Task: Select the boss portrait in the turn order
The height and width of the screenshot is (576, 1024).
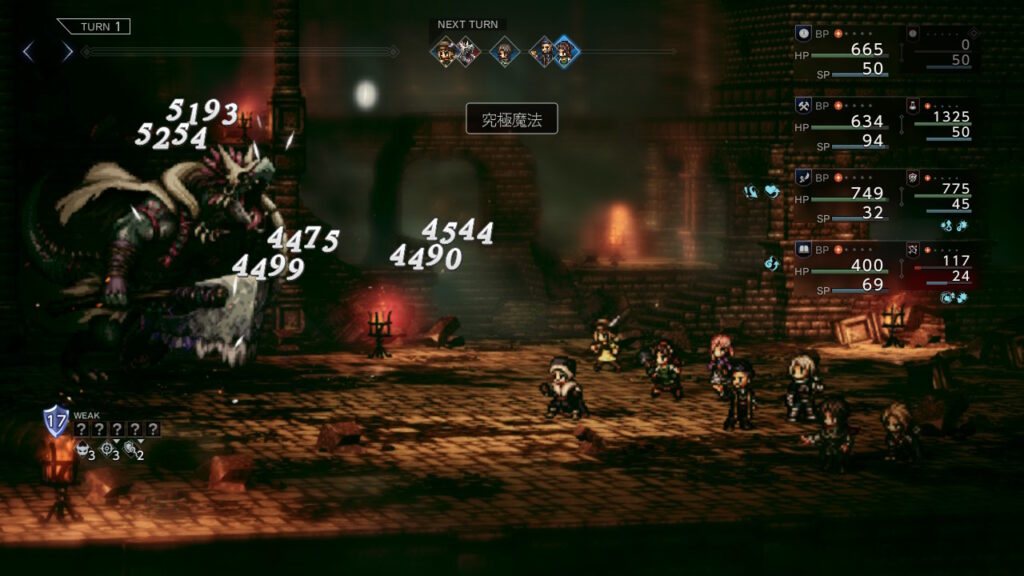Action: tap(467, 51)
